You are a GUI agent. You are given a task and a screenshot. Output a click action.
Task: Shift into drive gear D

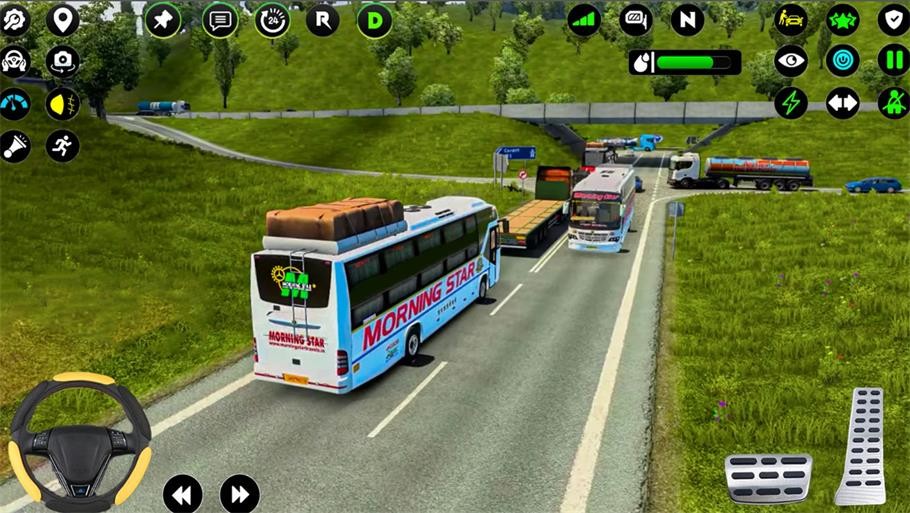(374, 20)
